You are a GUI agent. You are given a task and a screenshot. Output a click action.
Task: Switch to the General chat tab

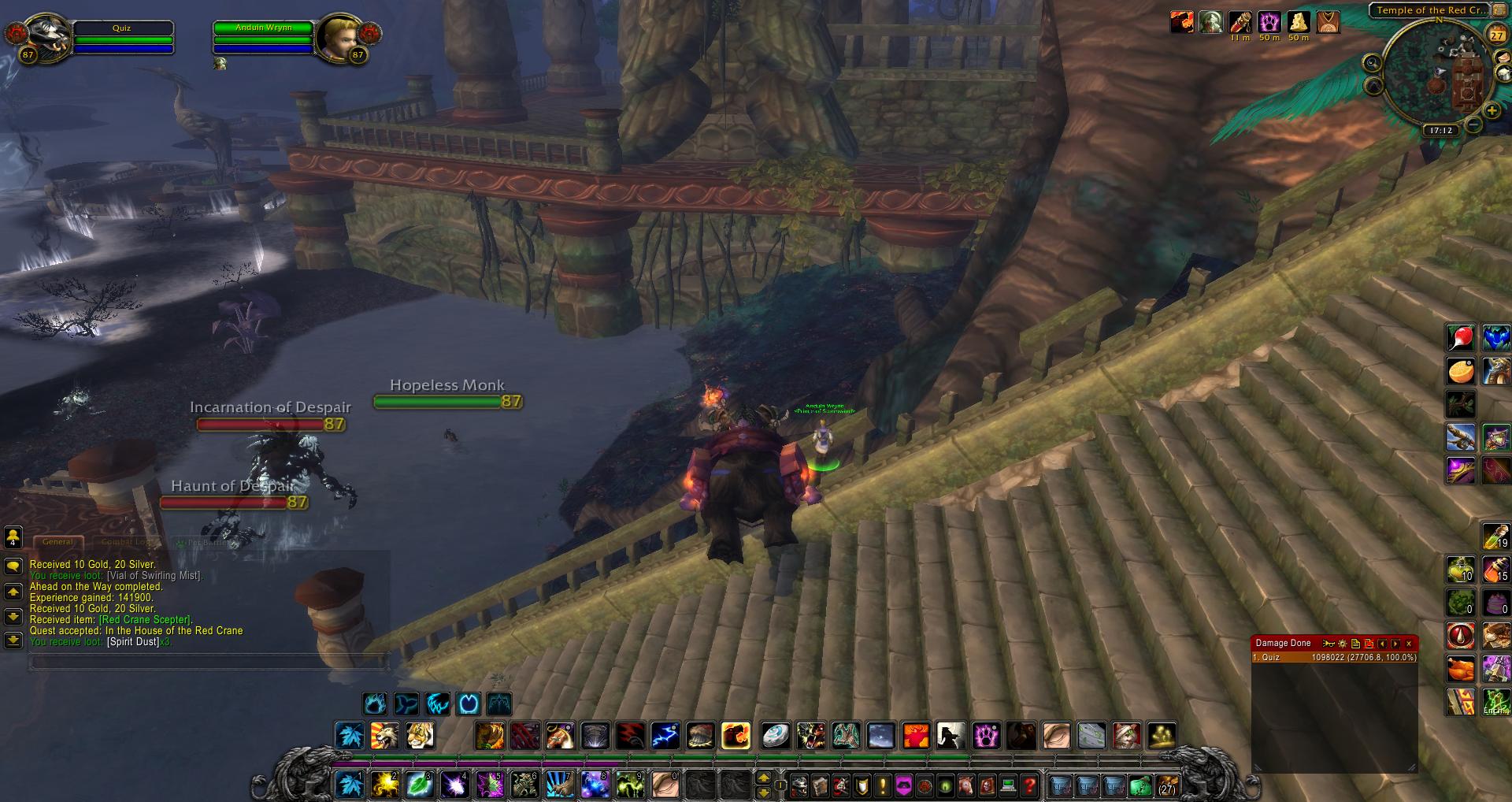(x=57, y=542)
